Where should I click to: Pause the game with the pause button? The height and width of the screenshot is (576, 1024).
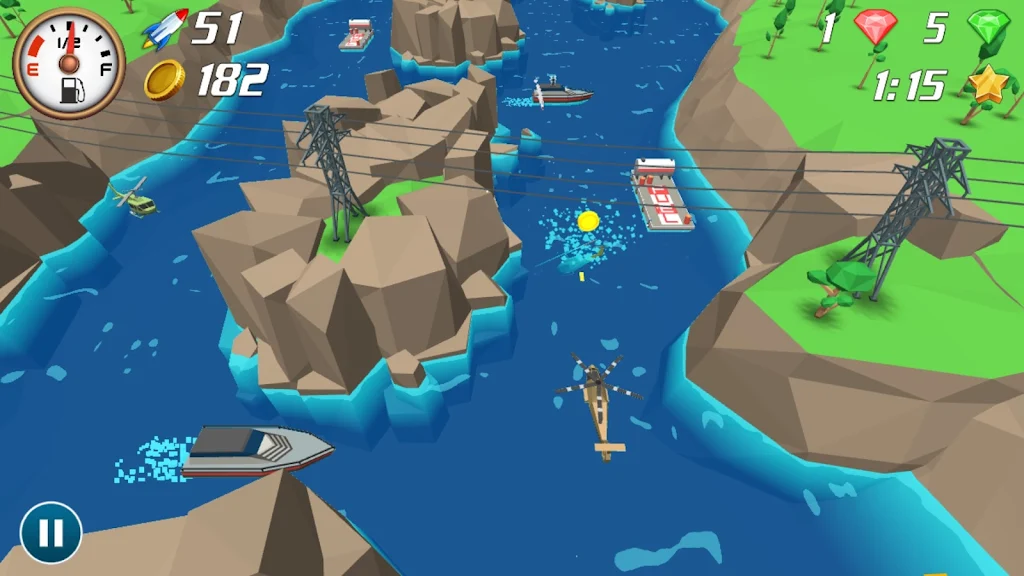click(50, 532)
